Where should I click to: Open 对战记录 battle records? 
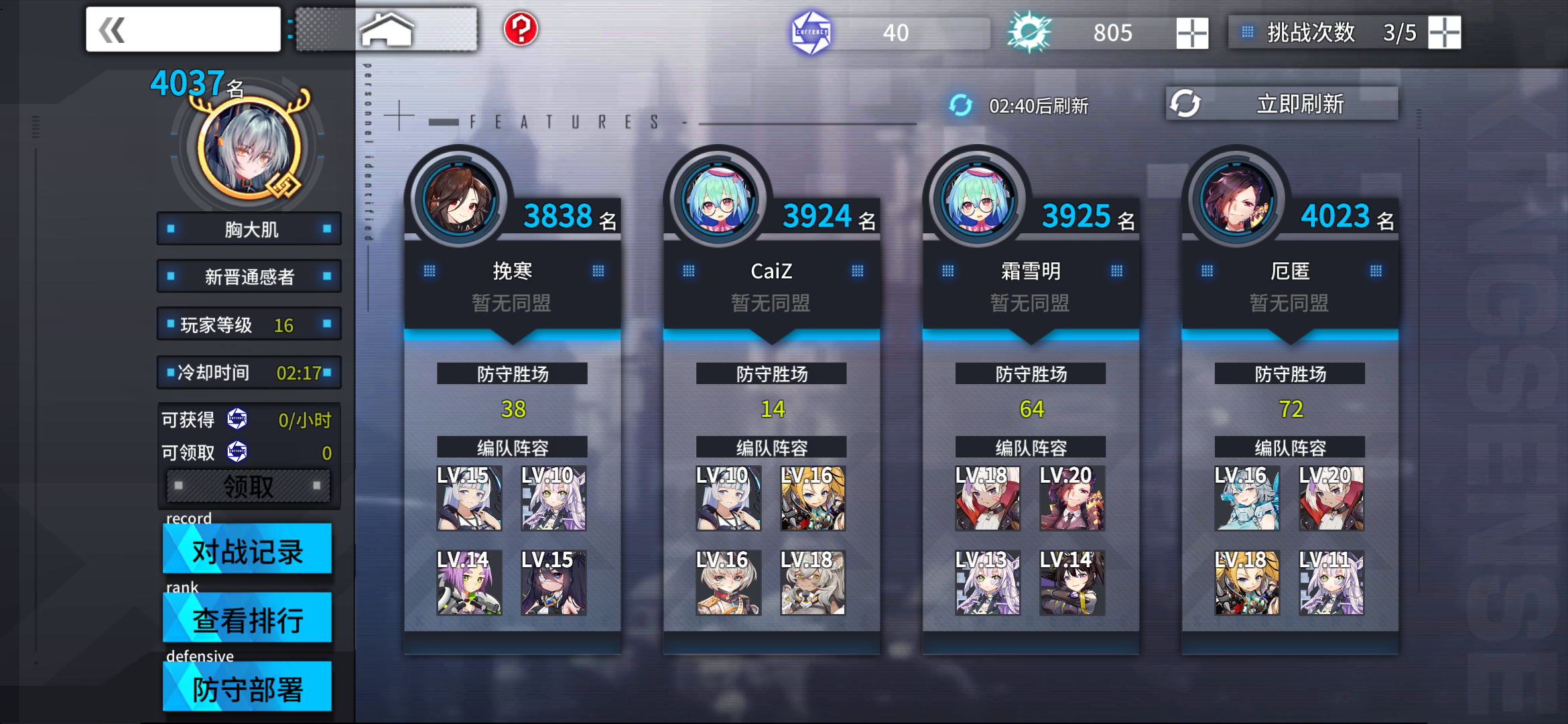click(247, 550)
